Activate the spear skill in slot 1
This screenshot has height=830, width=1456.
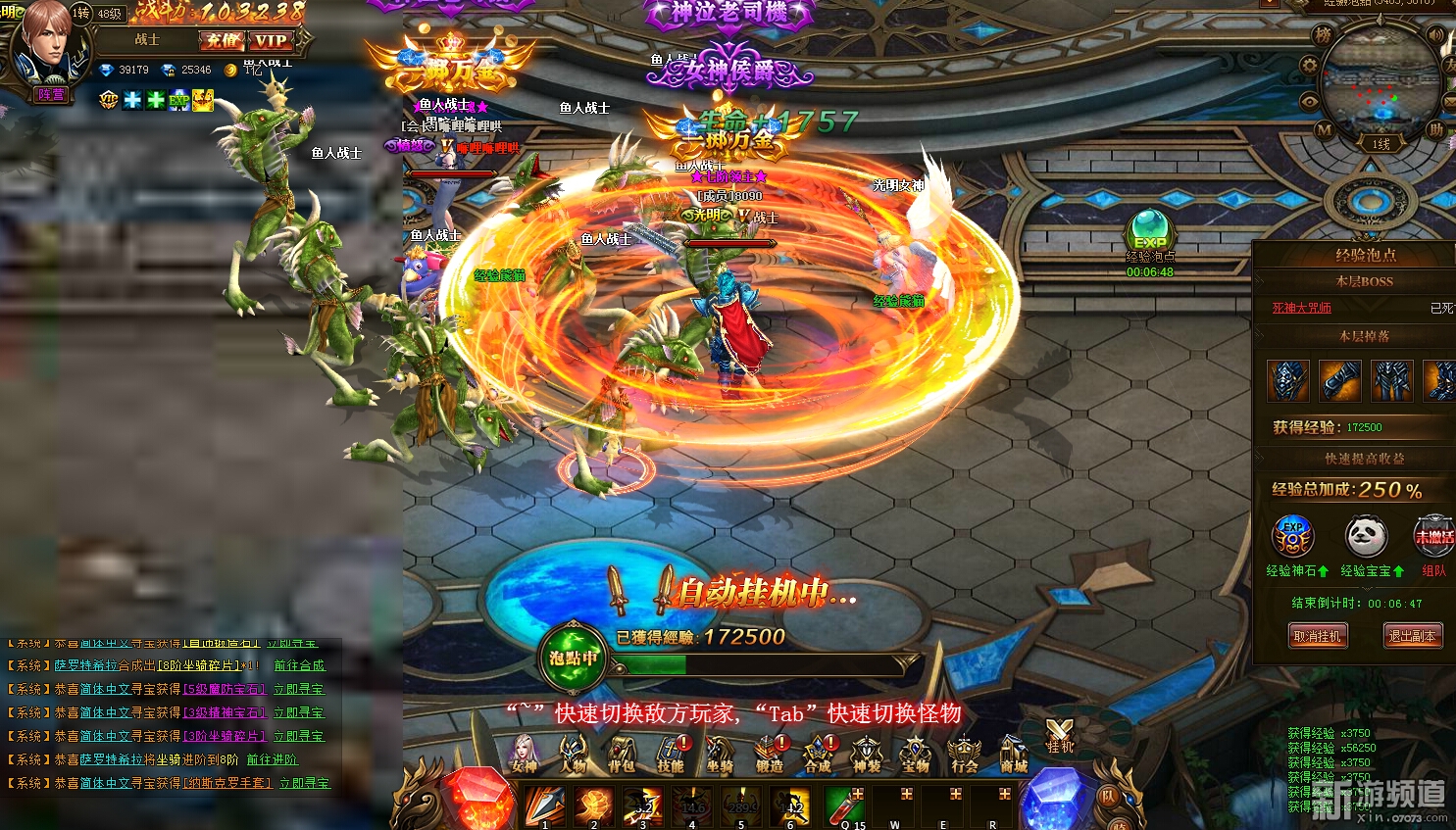(x=544, y=806)
